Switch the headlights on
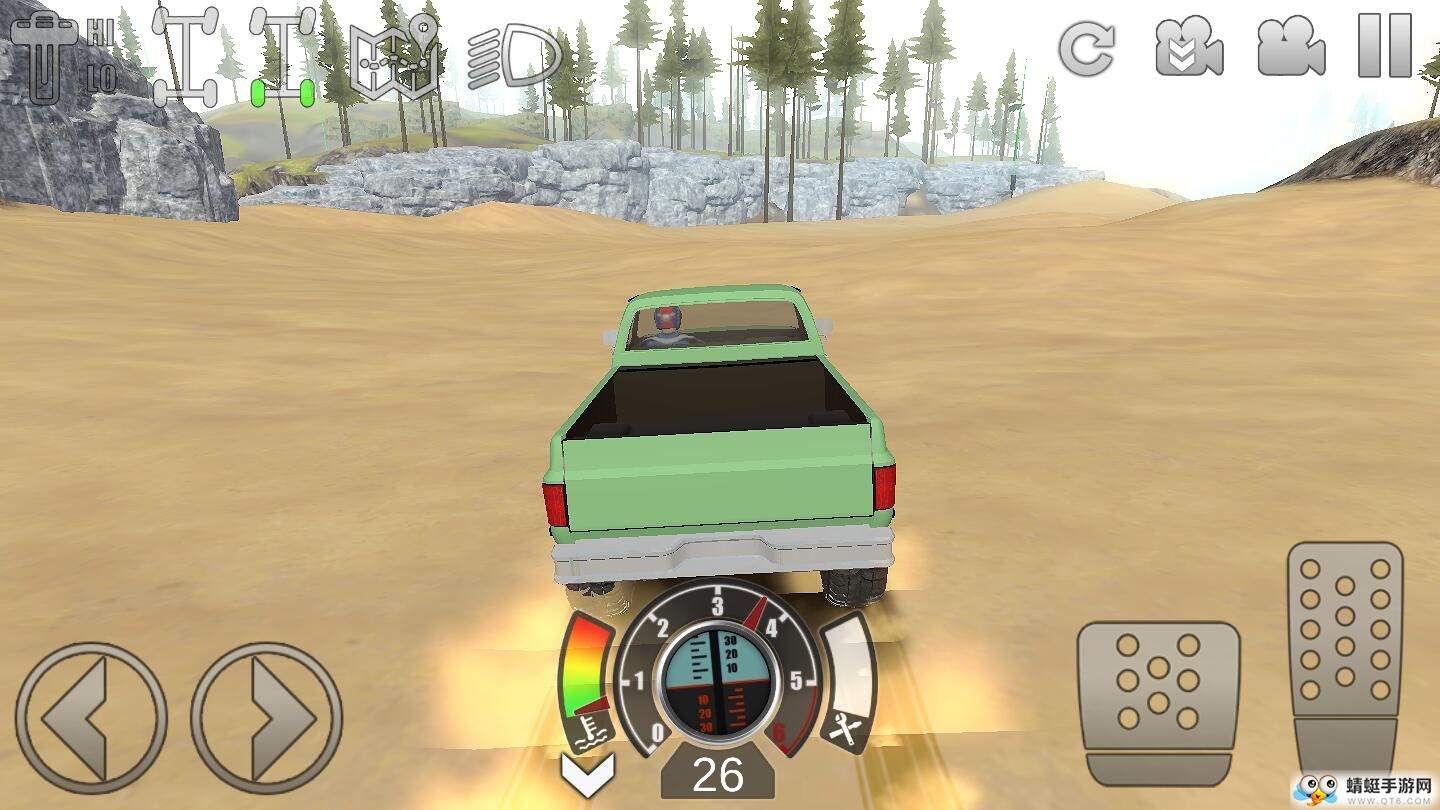 coord(513,56)
